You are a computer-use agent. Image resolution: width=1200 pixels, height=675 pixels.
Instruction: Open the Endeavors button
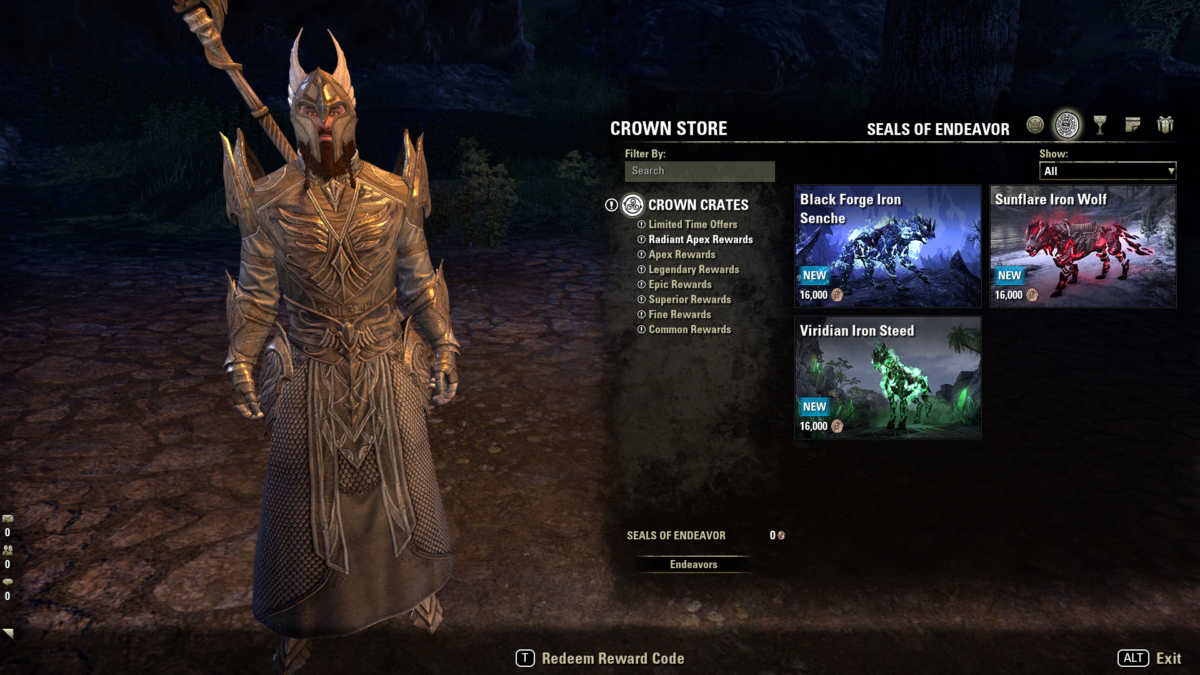(693, 565)
